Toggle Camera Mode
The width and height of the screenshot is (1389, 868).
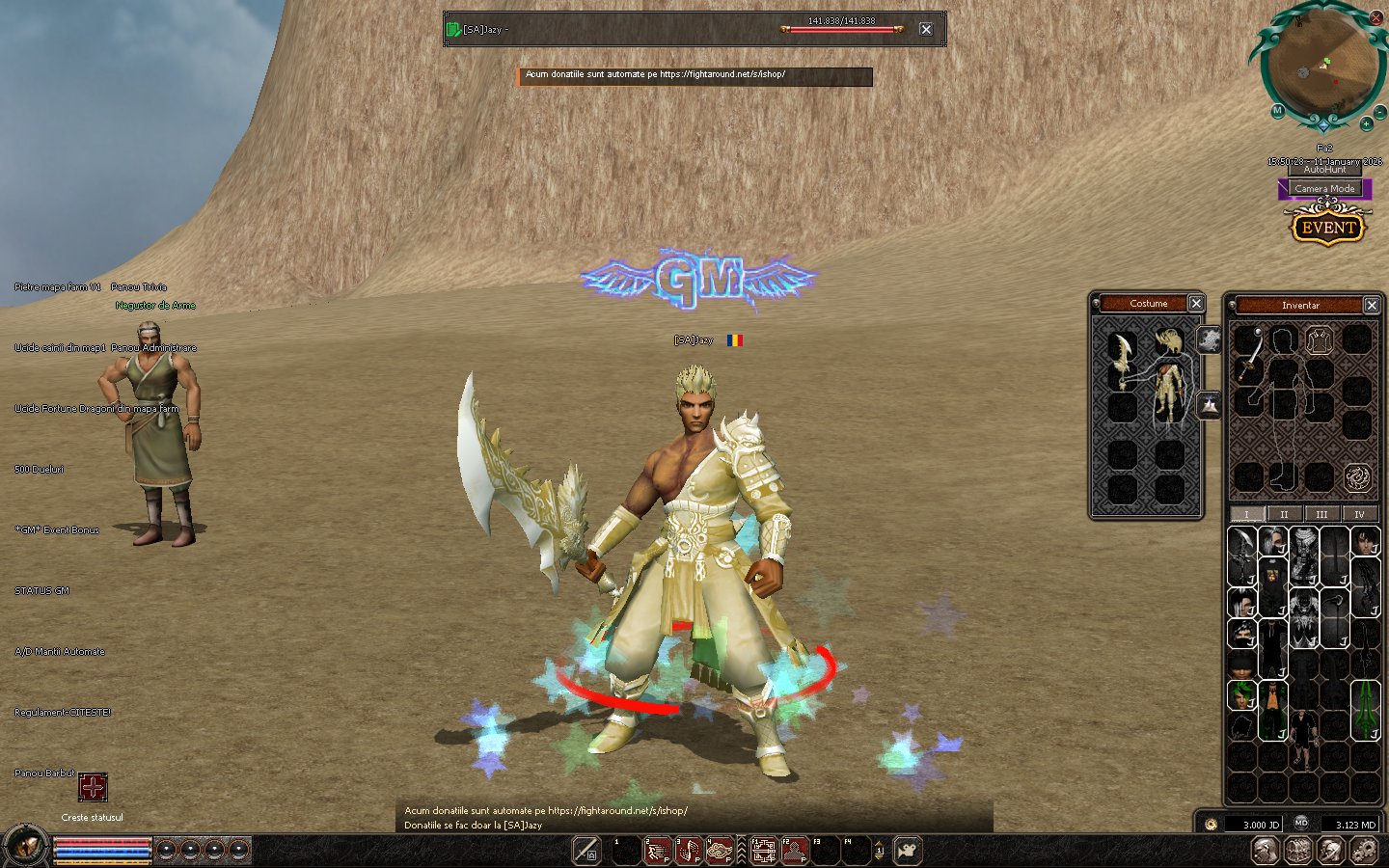pos(1324,189)
